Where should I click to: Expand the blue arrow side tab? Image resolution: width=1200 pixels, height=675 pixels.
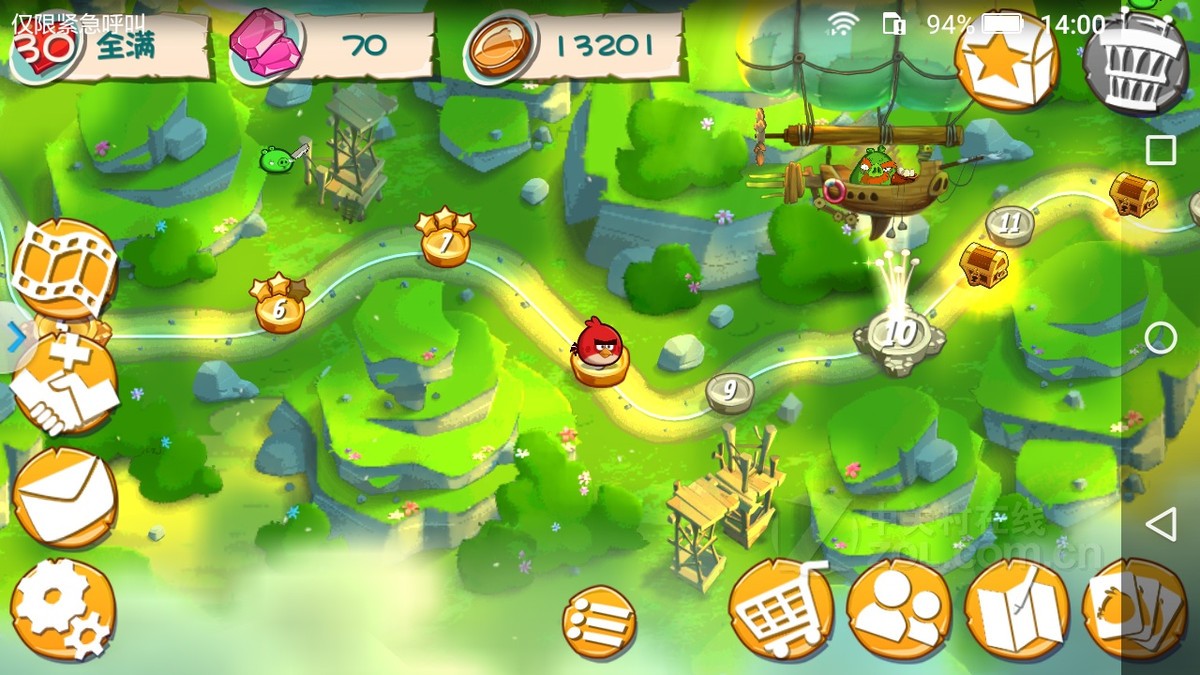(16, 340)
